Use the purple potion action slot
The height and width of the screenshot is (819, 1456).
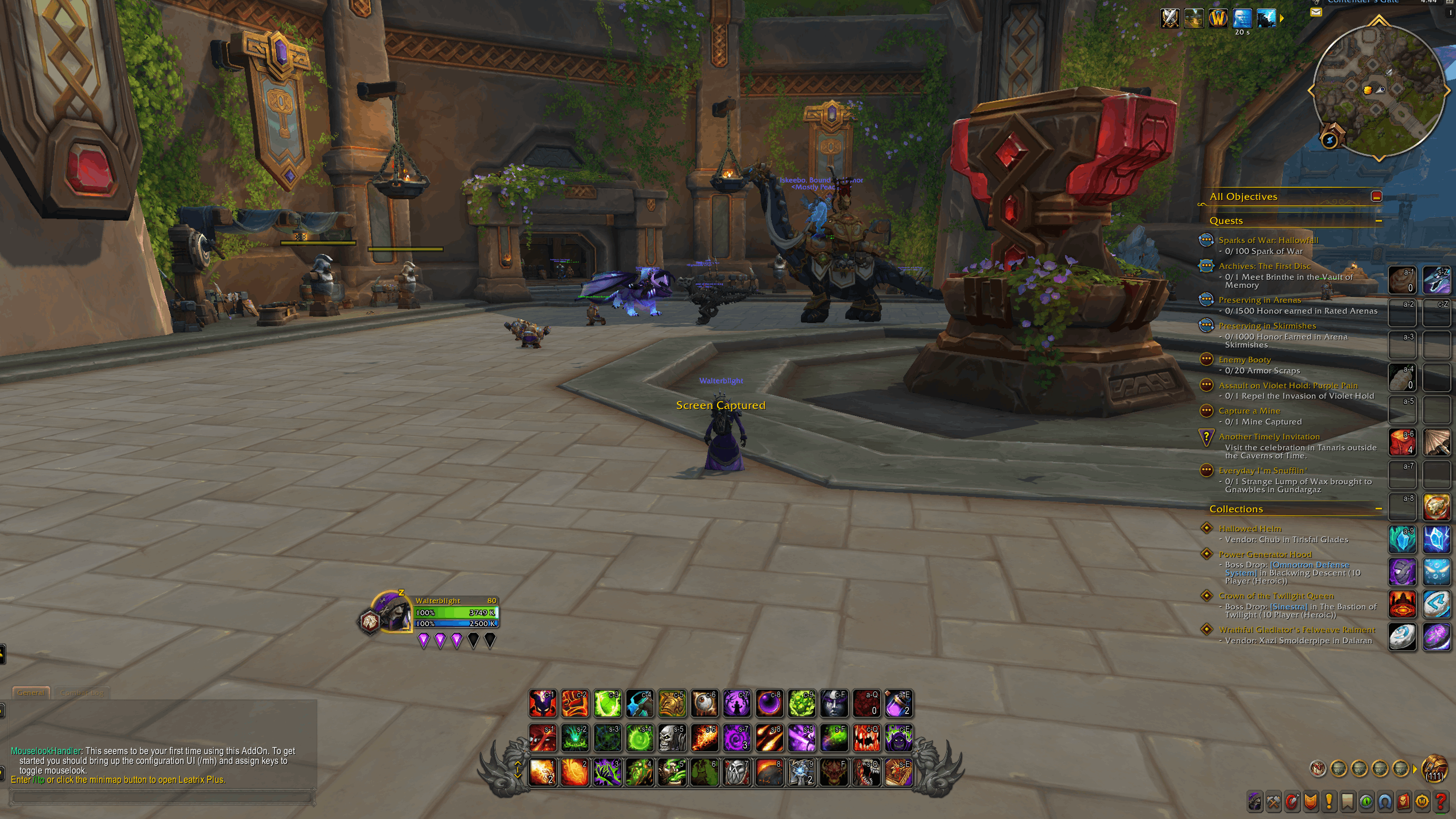pyautogui.click(x=898, y=704)
